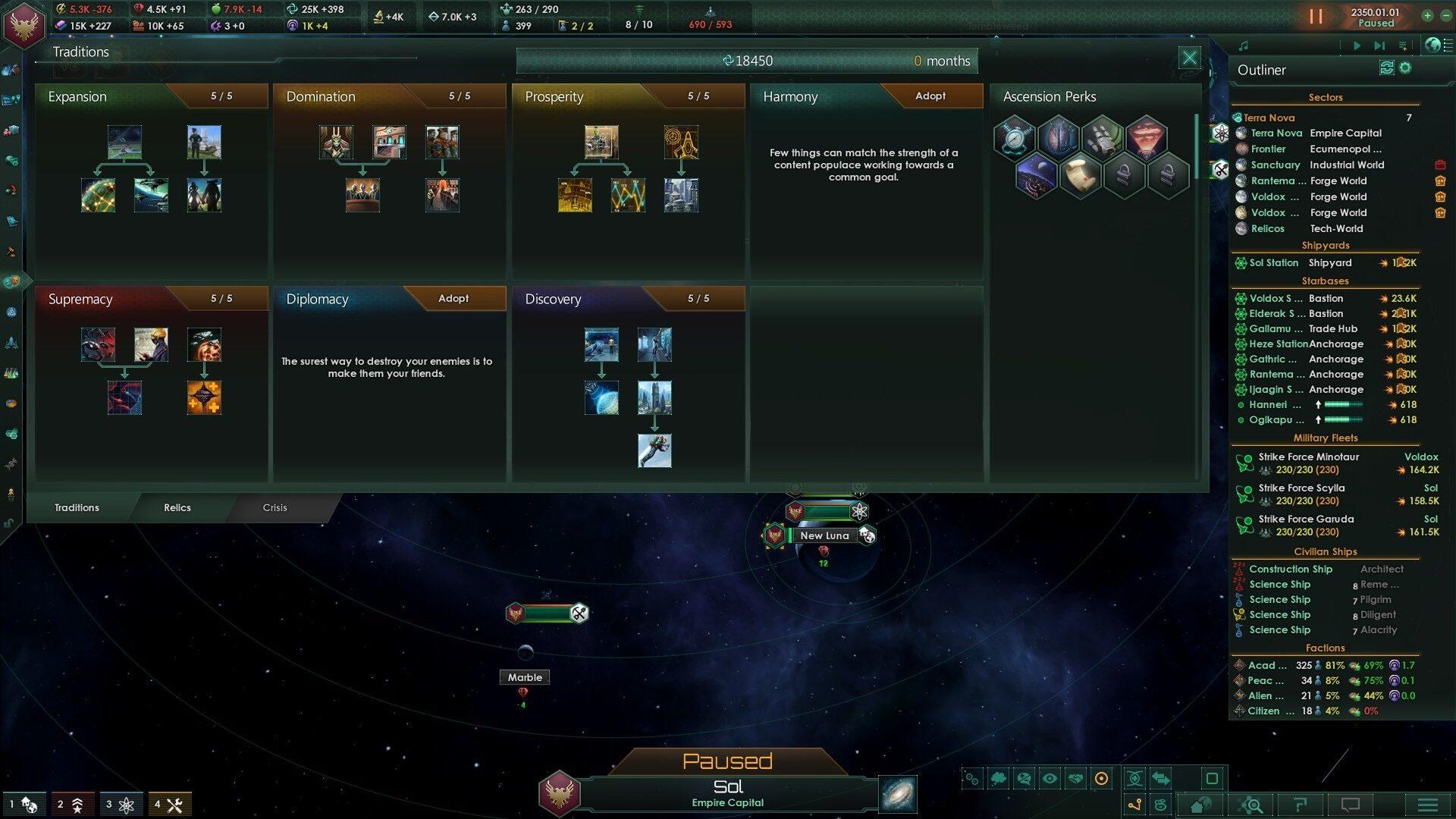Viewport: 1456px width, 819px height.
Task: Click the empire emblem flag
Action: (24, 25)
